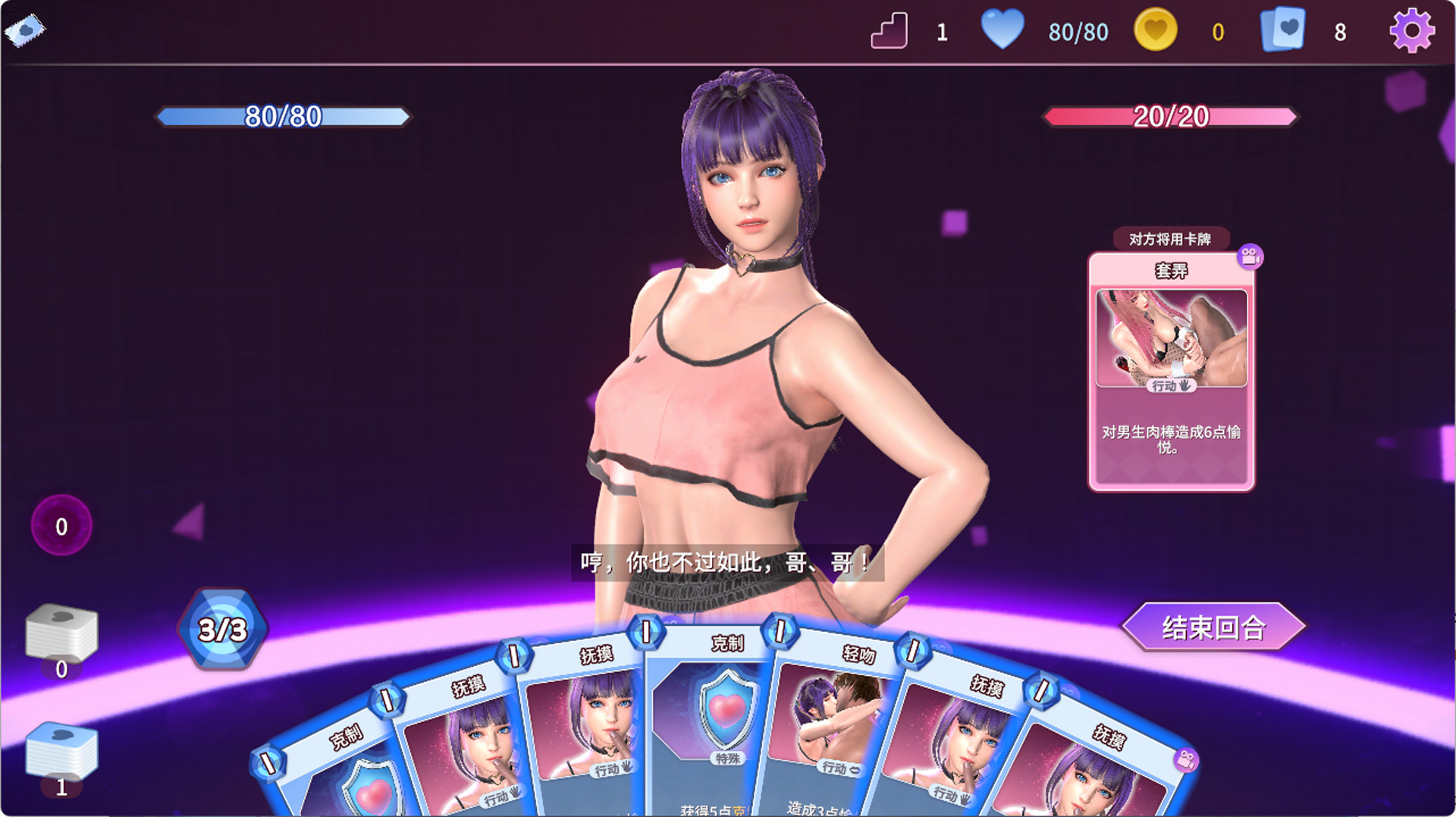Viewport: 1456px width, 817px height.
Task: Inspect the opponent's upcoming 套弄 card
Action: pos(1171,372)
